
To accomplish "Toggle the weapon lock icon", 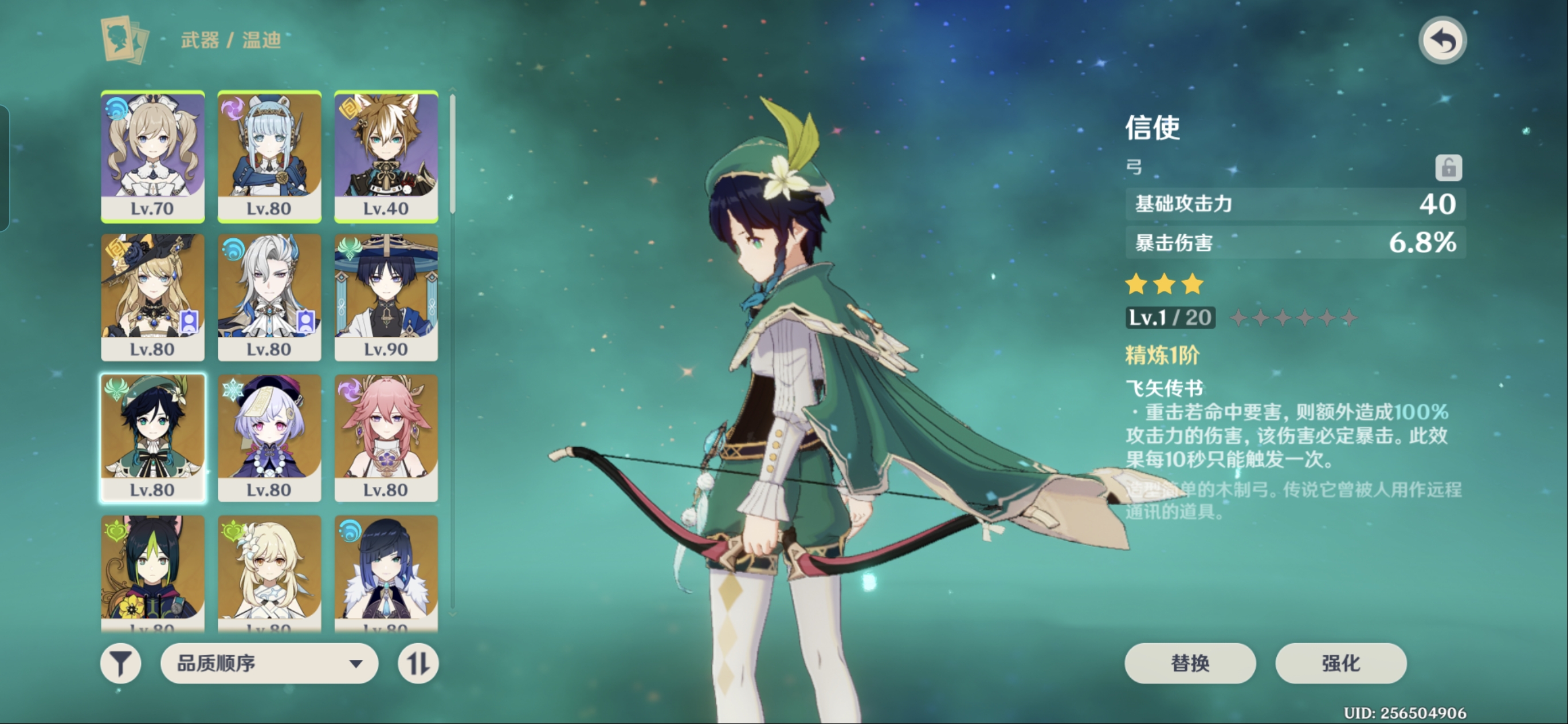I will (x=1448, y=167).
